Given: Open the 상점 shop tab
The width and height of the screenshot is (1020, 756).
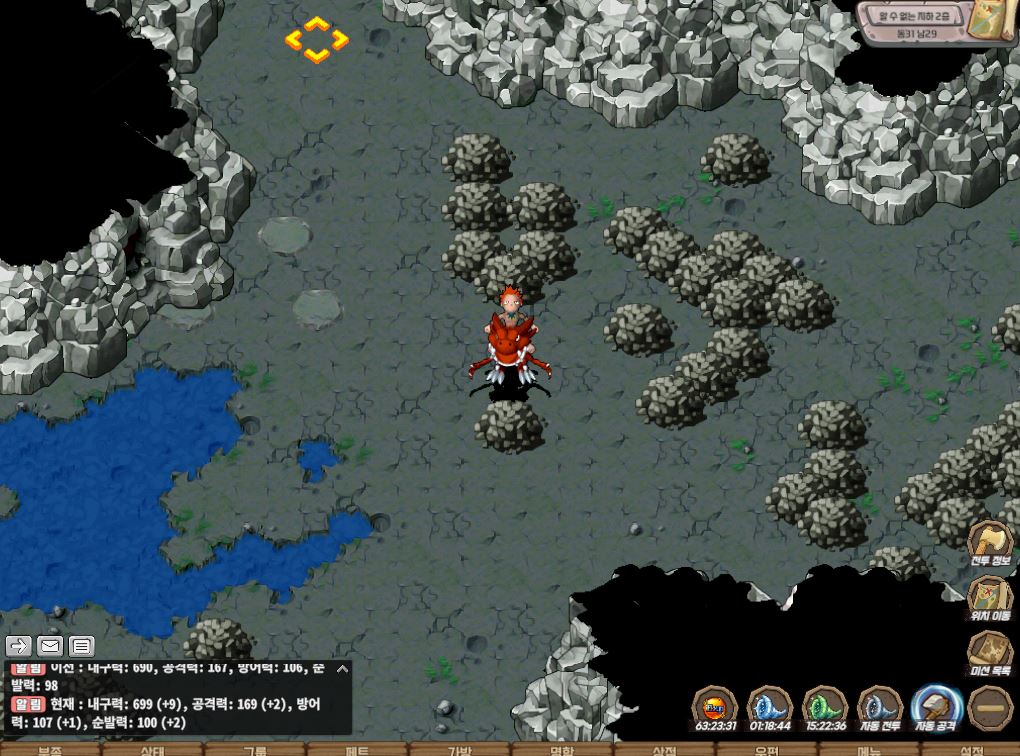Looking at the screenshot, I should click(664, 750).
